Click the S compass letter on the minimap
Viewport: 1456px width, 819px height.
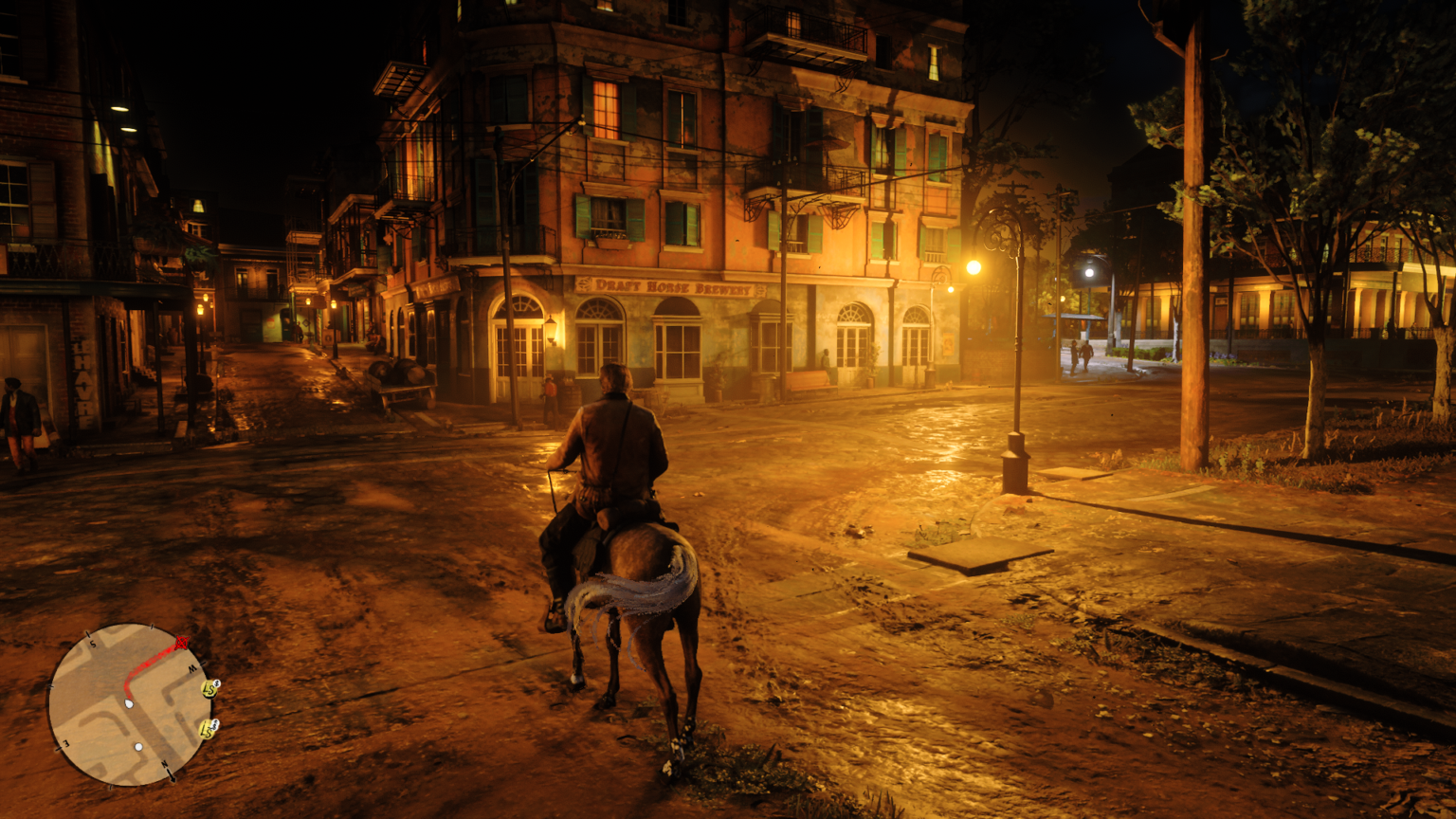coord(93,644)
